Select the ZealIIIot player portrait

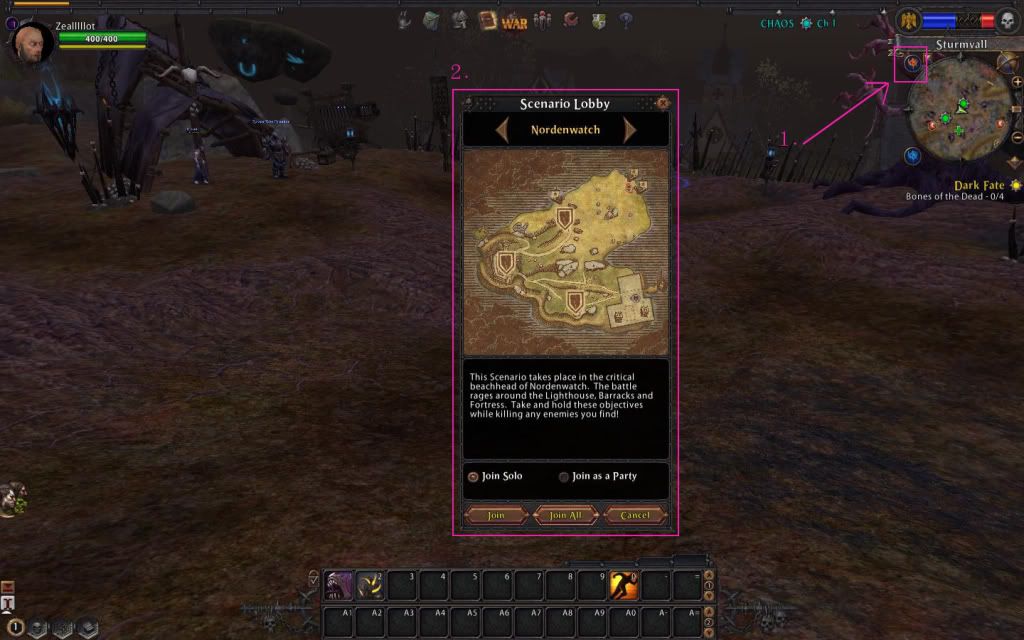click(x=31, y=44)
